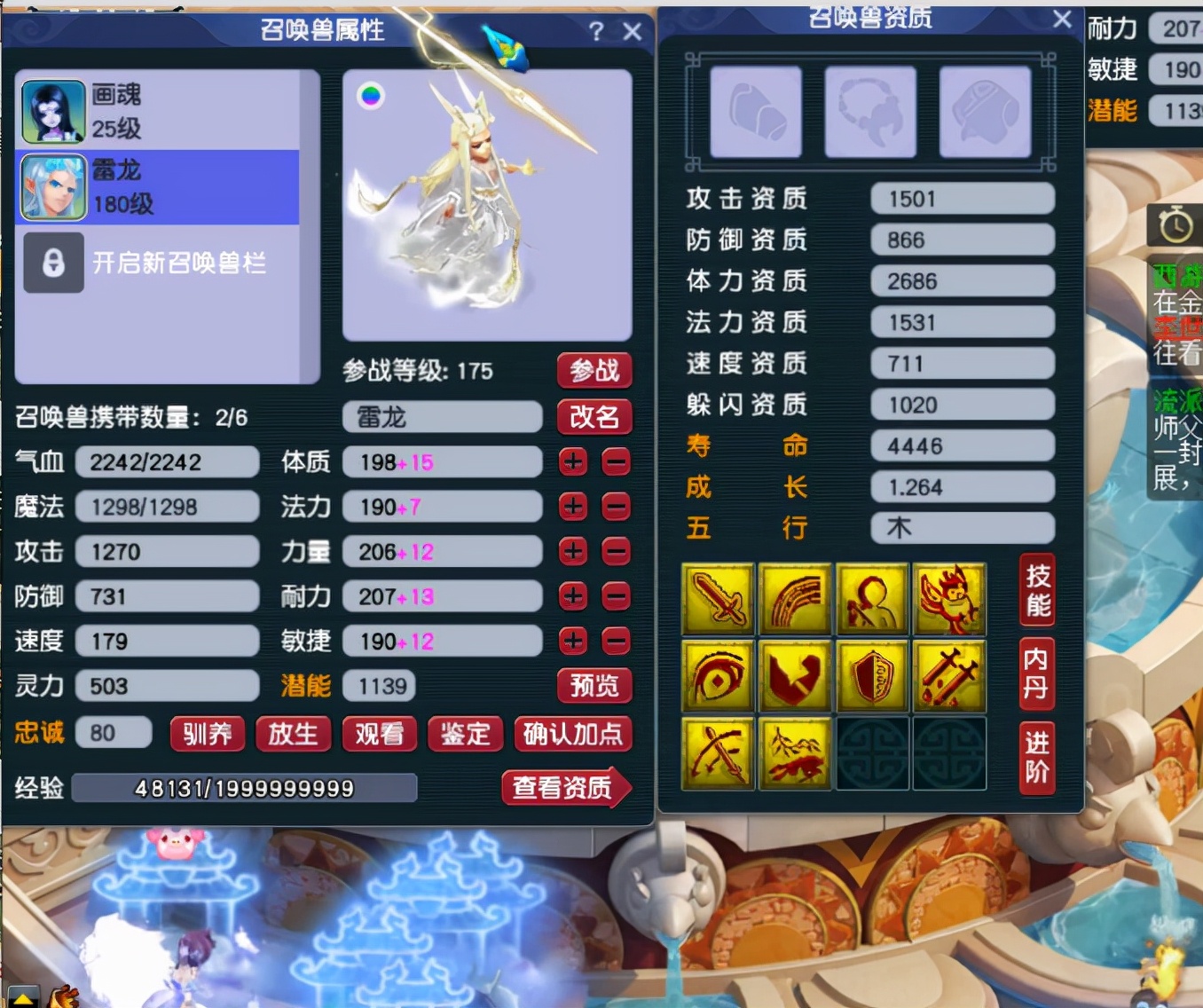Click the lock icon beside 开启新召唤兽栏
This screenshot has width=1203, height=1008.
coord(53,264)
